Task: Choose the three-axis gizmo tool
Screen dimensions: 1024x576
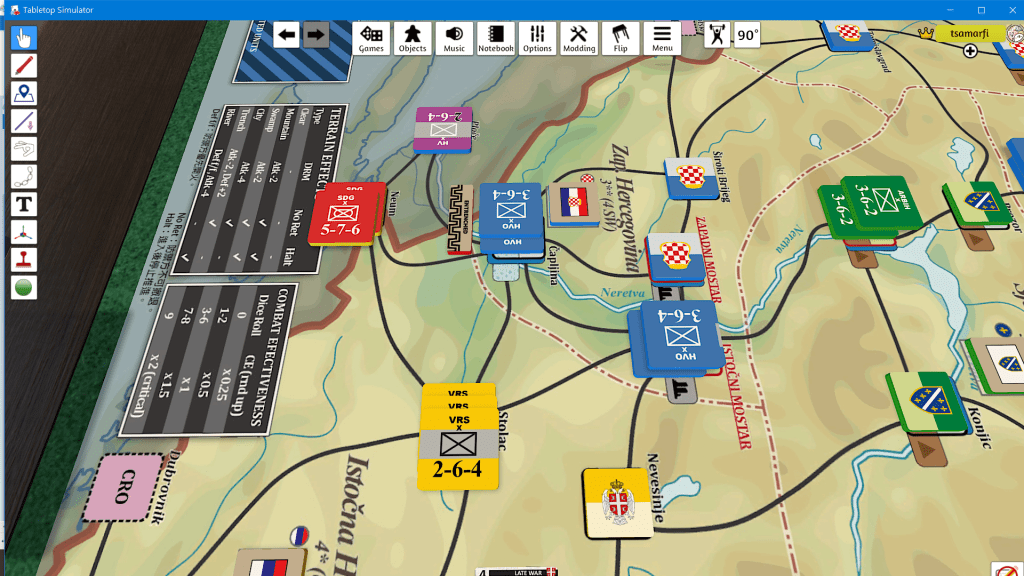Action: pos(24,232)
